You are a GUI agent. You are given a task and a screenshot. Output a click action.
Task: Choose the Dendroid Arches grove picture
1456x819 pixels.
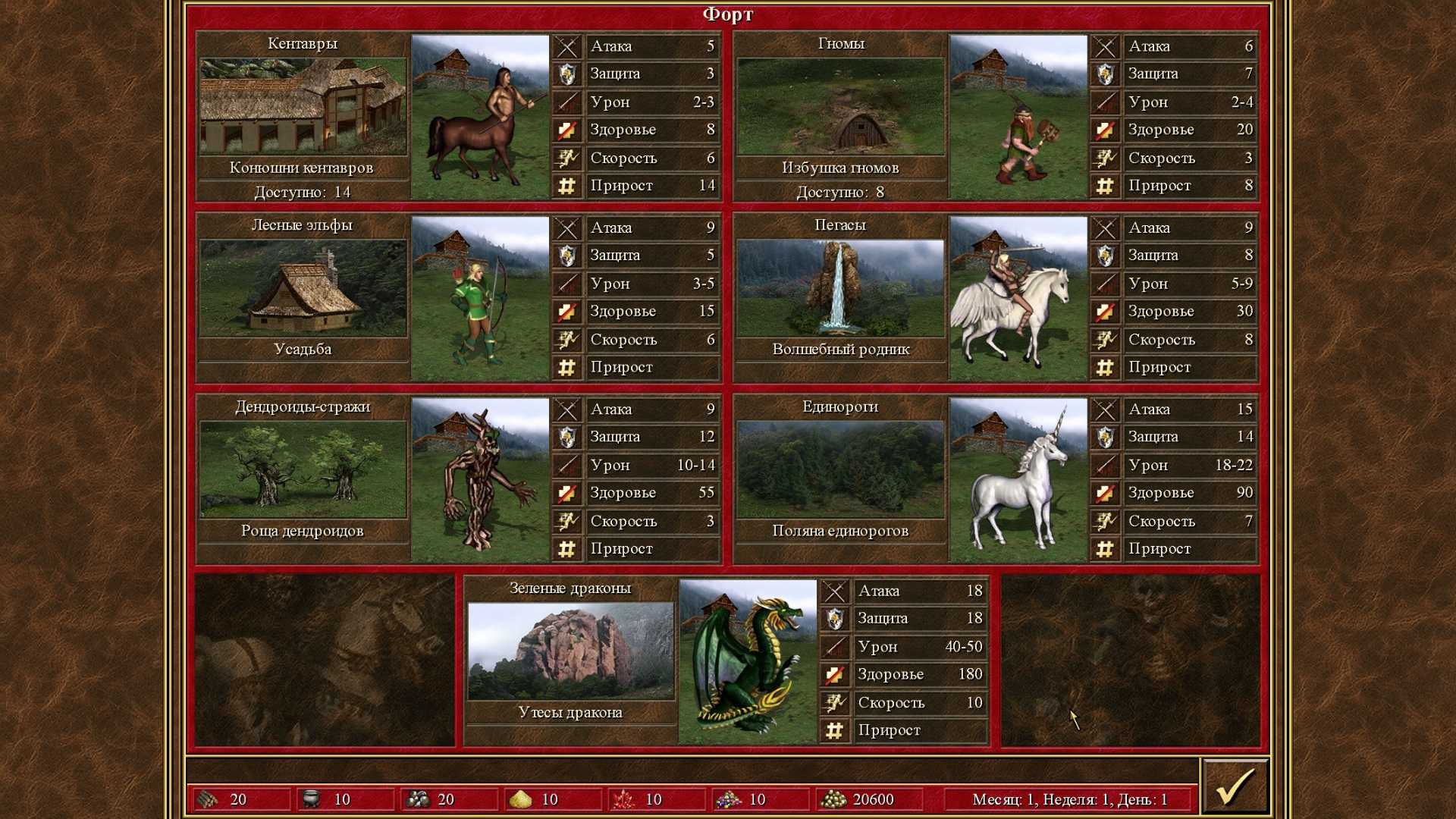[x=303, y=470]
